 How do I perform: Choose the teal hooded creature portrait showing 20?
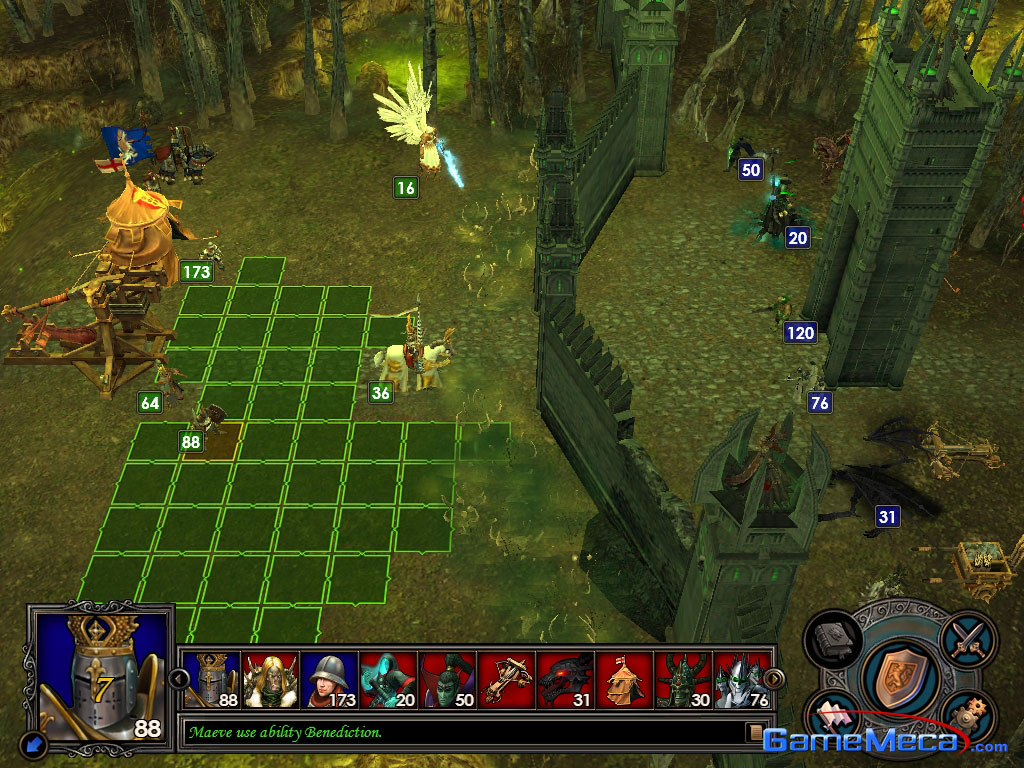coord(388,680)
